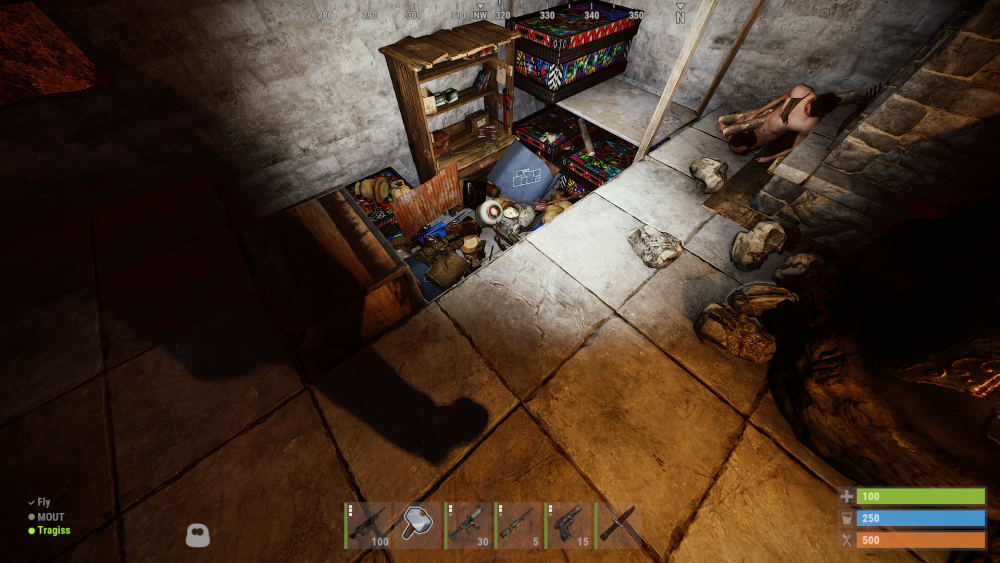
Task: Equip the hammer from the hotbar
Action: (418, 525)
